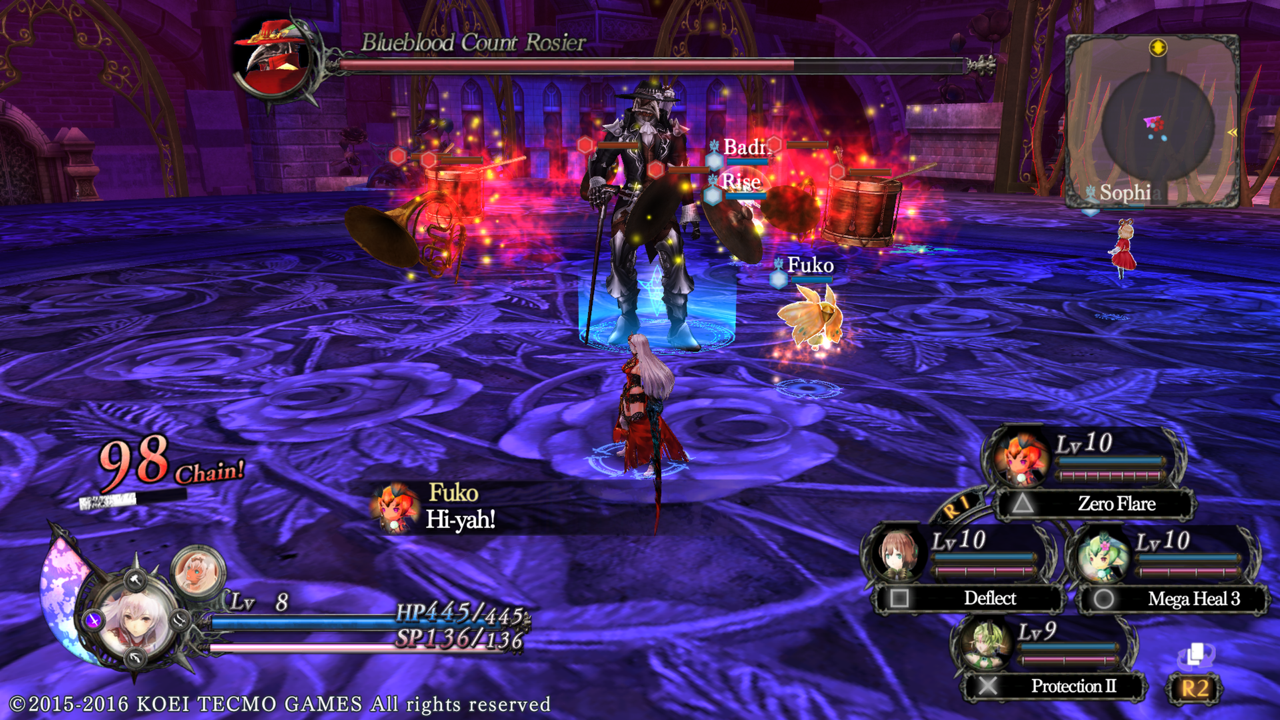Activate the Zero Flare skill
Screen dimensions: 1280x720
tap(1100, 504)
